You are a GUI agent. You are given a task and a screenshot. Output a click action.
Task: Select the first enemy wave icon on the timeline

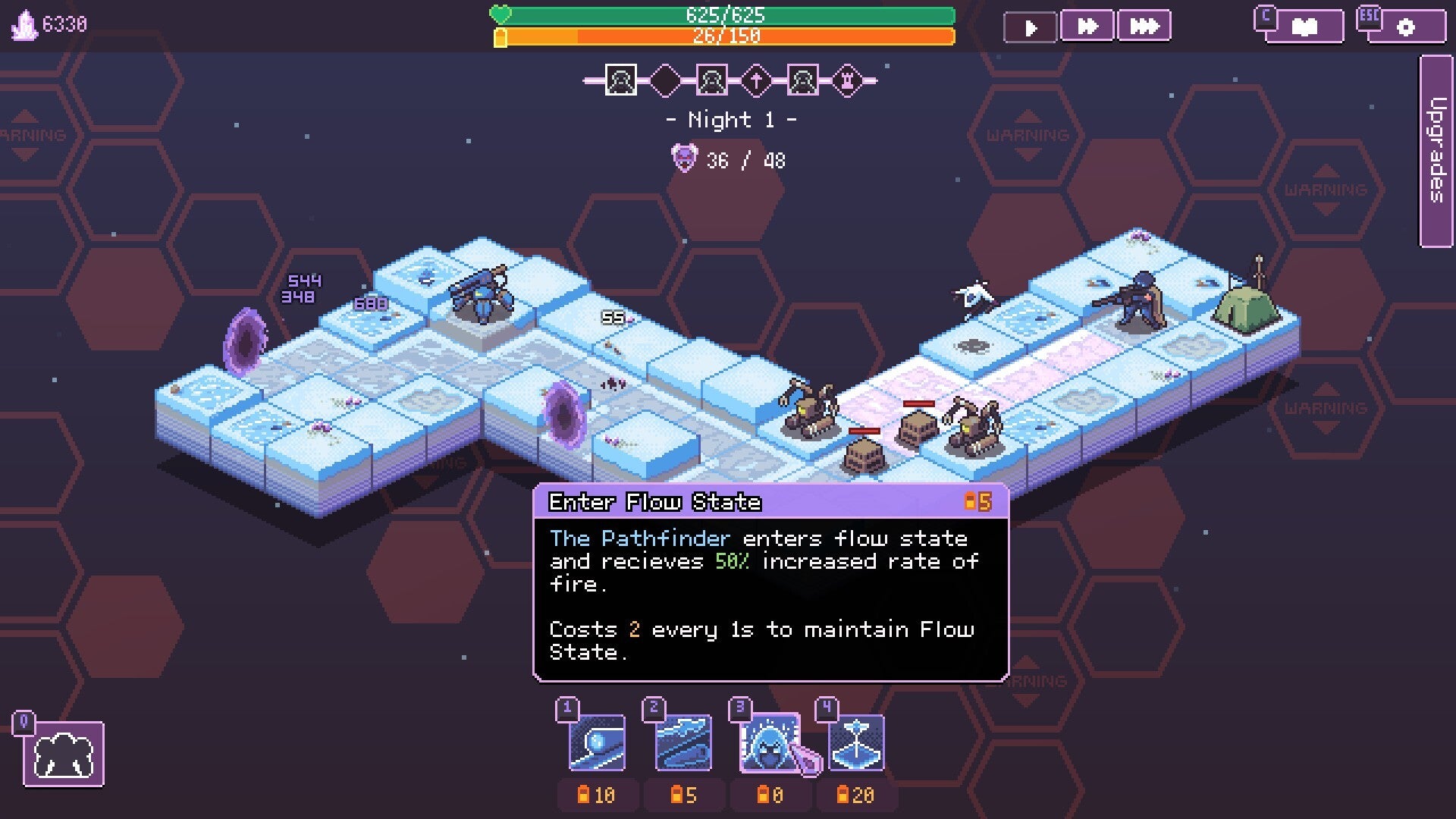620,78
